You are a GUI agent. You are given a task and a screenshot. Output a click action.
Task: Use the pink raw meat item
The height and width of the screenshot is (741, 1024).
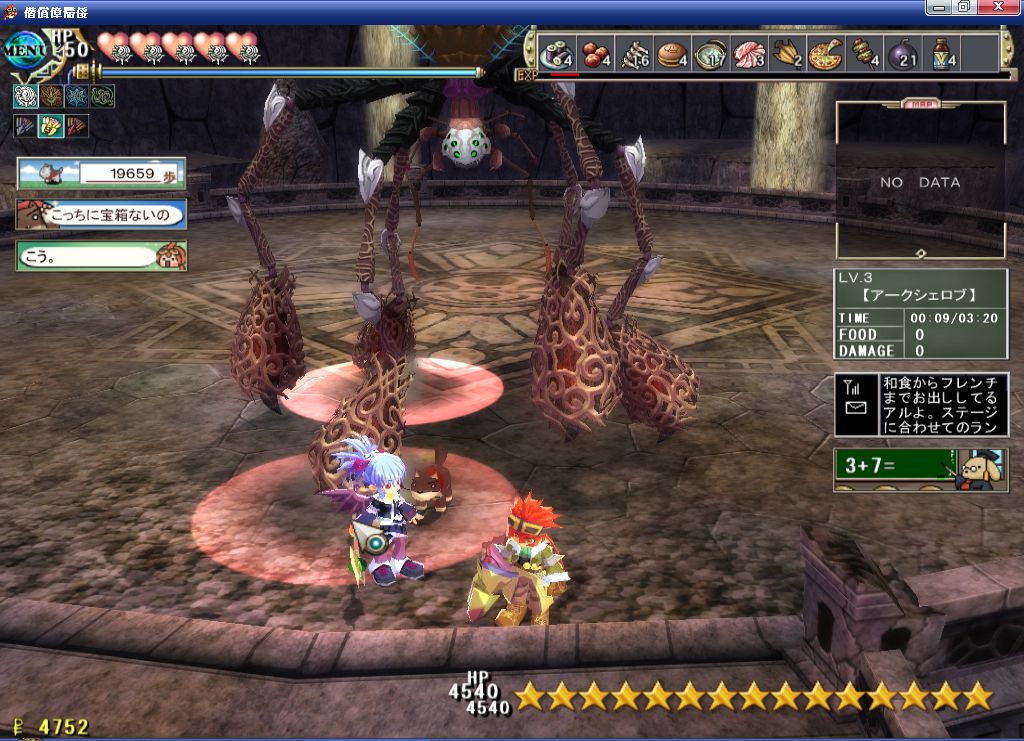point(749,52)
